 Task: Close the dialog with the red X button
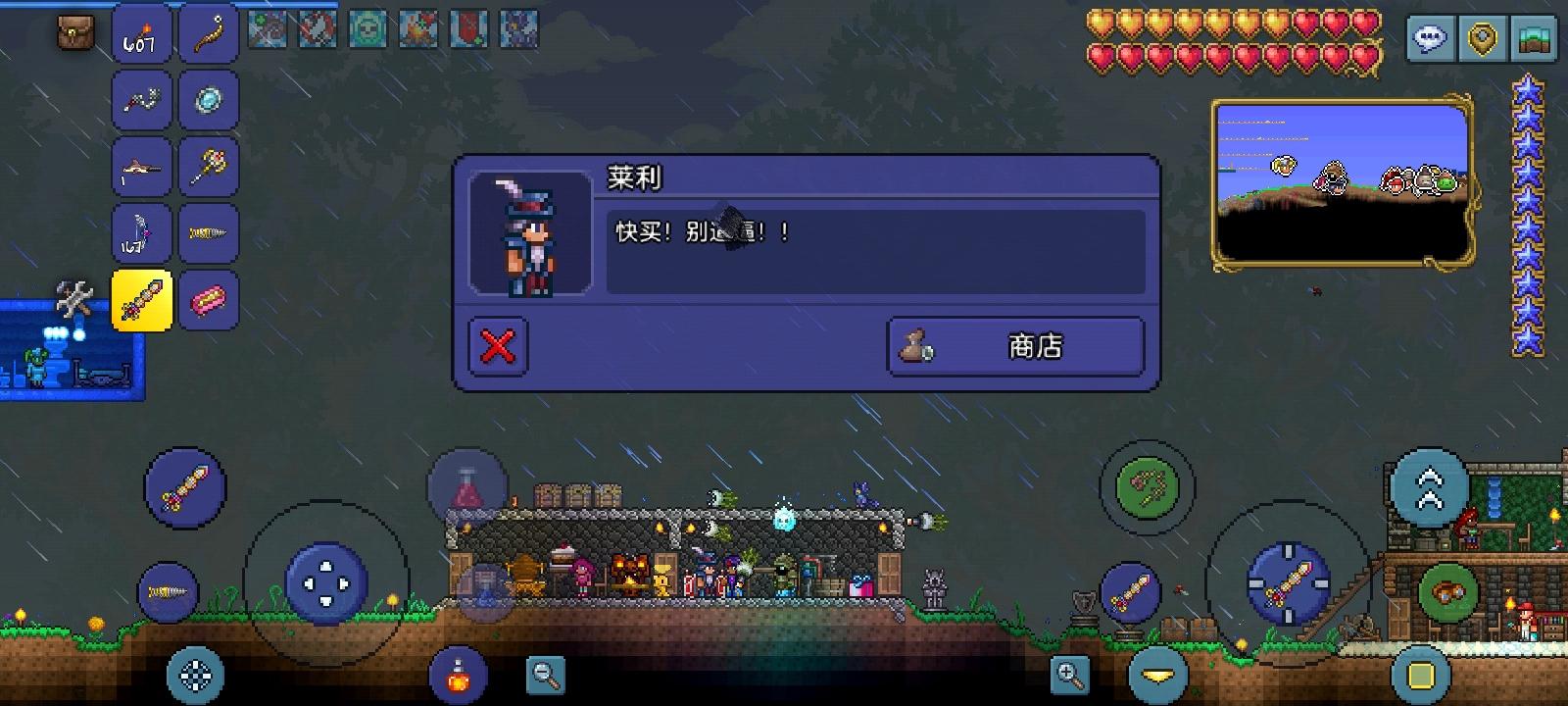[498, 345]
